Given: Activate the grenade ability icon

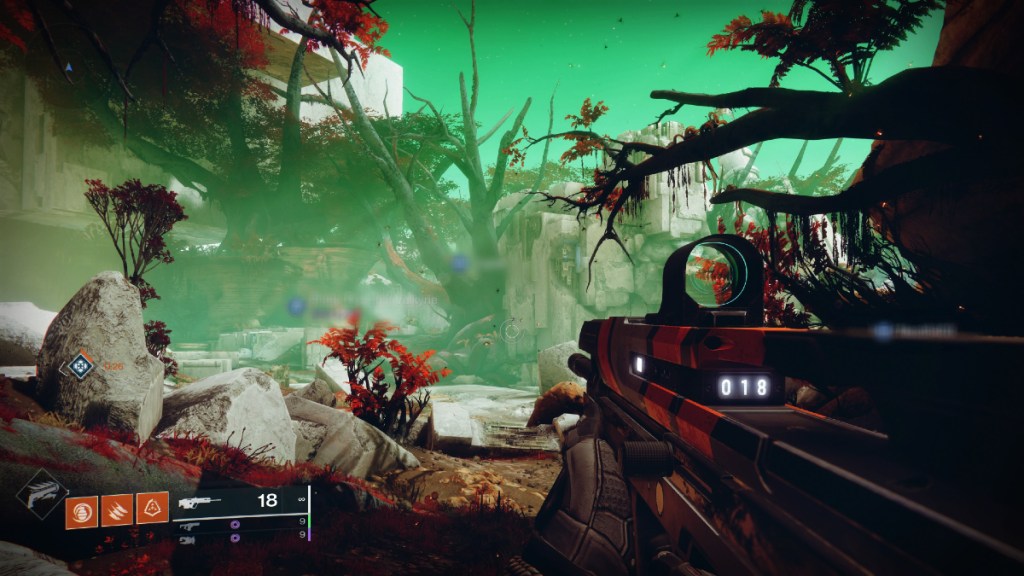Looking at the screenshot, I should pos(82,511).
